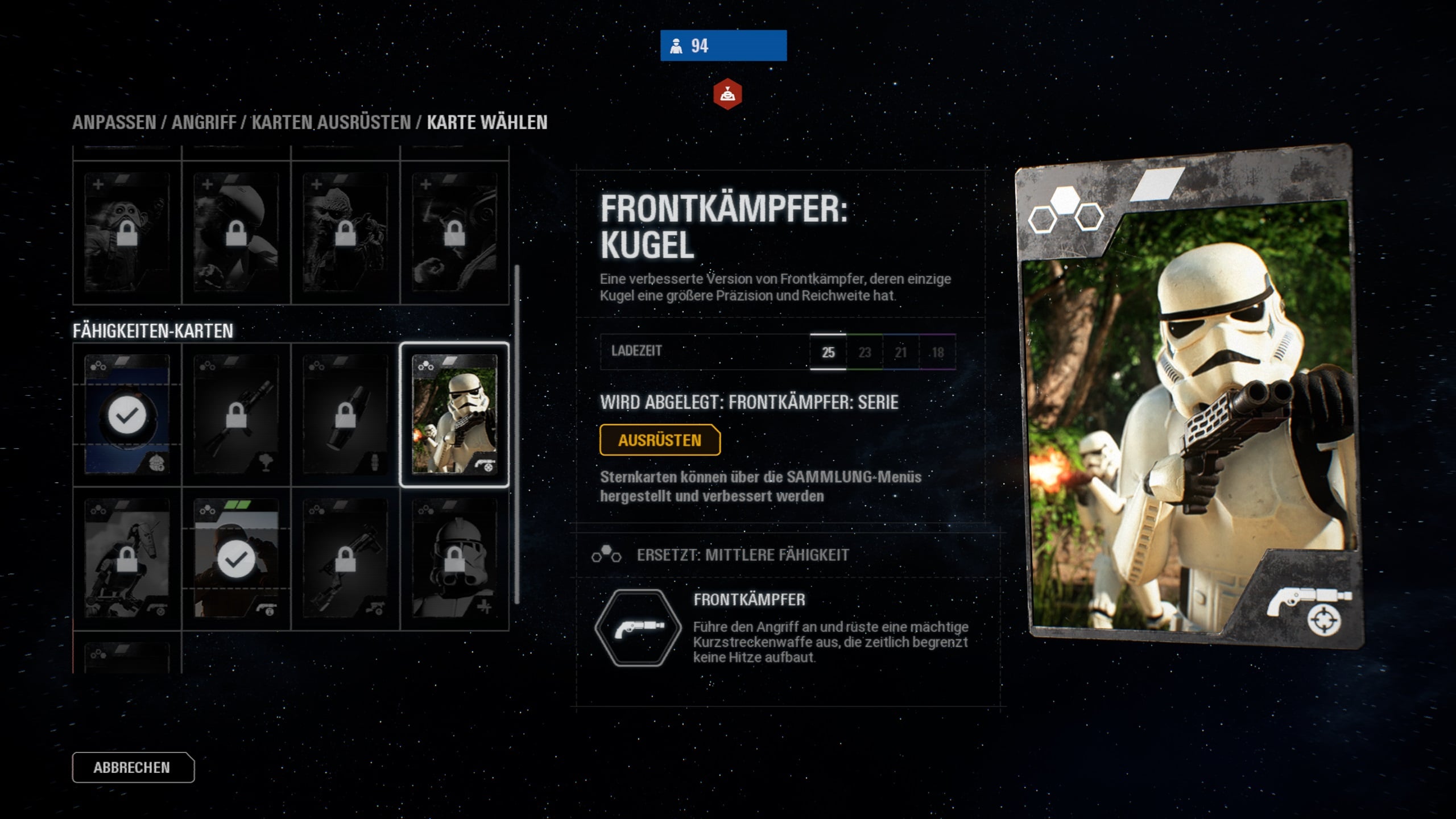
Task: Open the Angriff breadcrumb level
Action: [204, 122]
